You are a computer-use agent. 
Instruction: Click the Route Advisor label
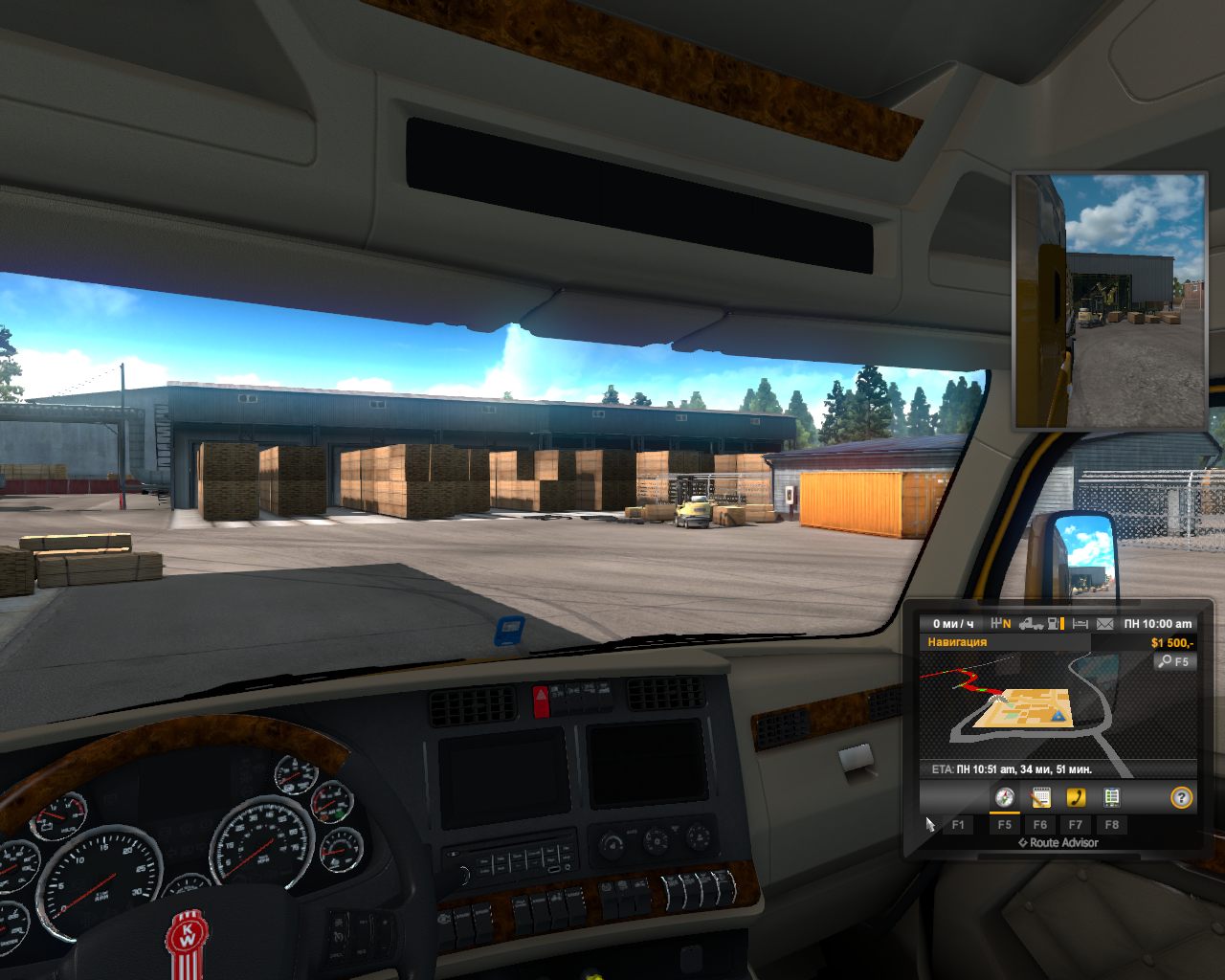[1058, 842]
